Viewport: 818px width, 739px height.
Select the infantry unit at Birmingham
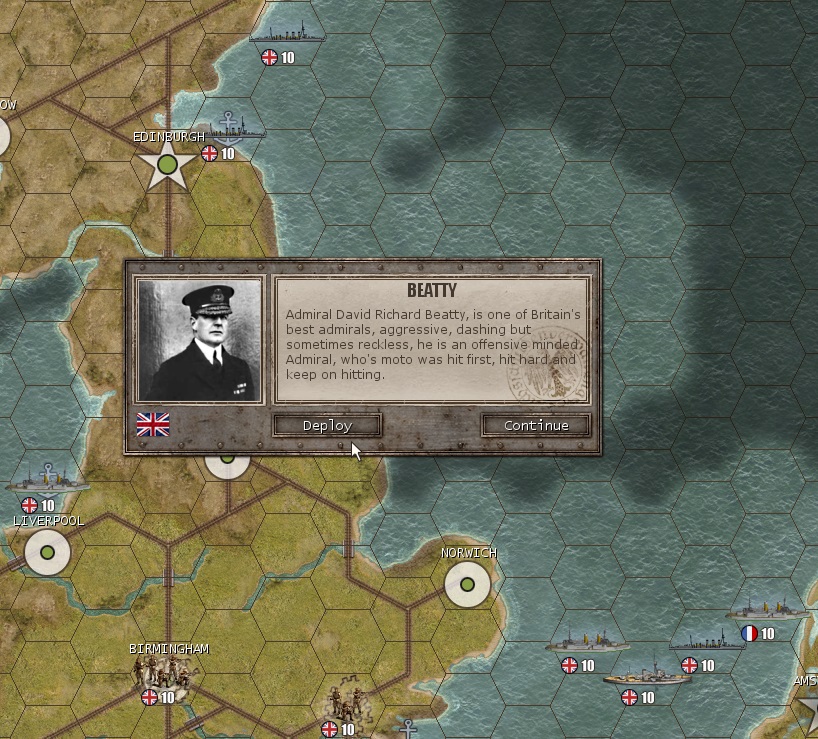(x=159, y=675)
